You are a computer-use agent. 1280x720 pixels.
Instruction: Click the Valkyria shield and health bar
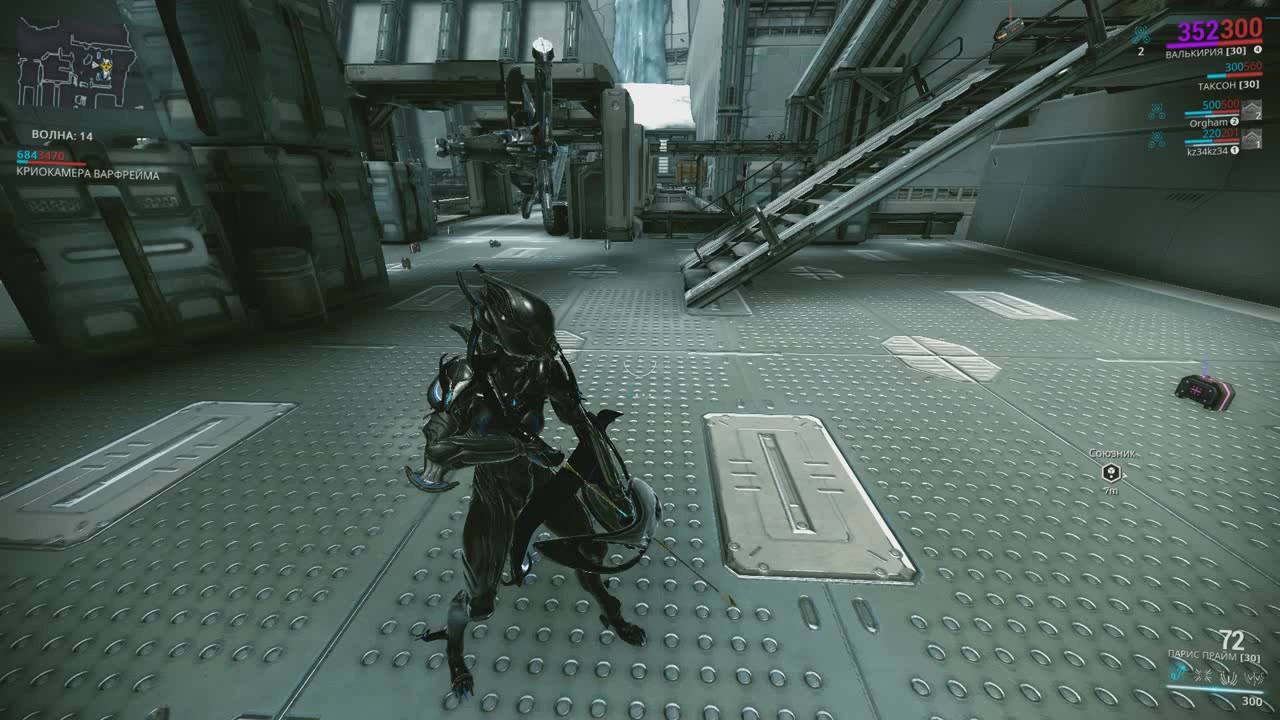click(x=1213, y=42)
